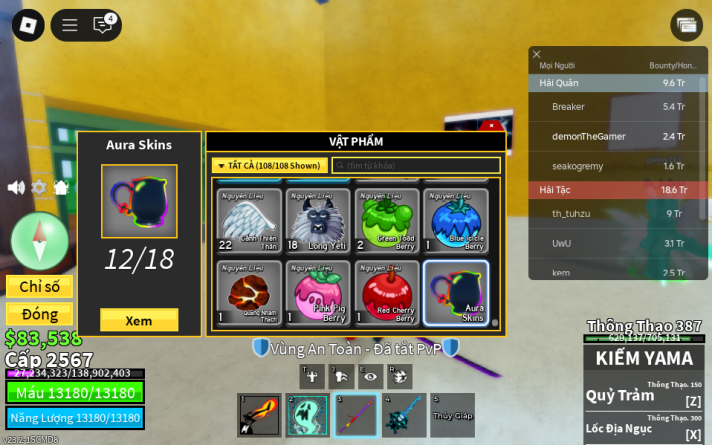
Task: Click the Đóng button
Action: point(39,314)
